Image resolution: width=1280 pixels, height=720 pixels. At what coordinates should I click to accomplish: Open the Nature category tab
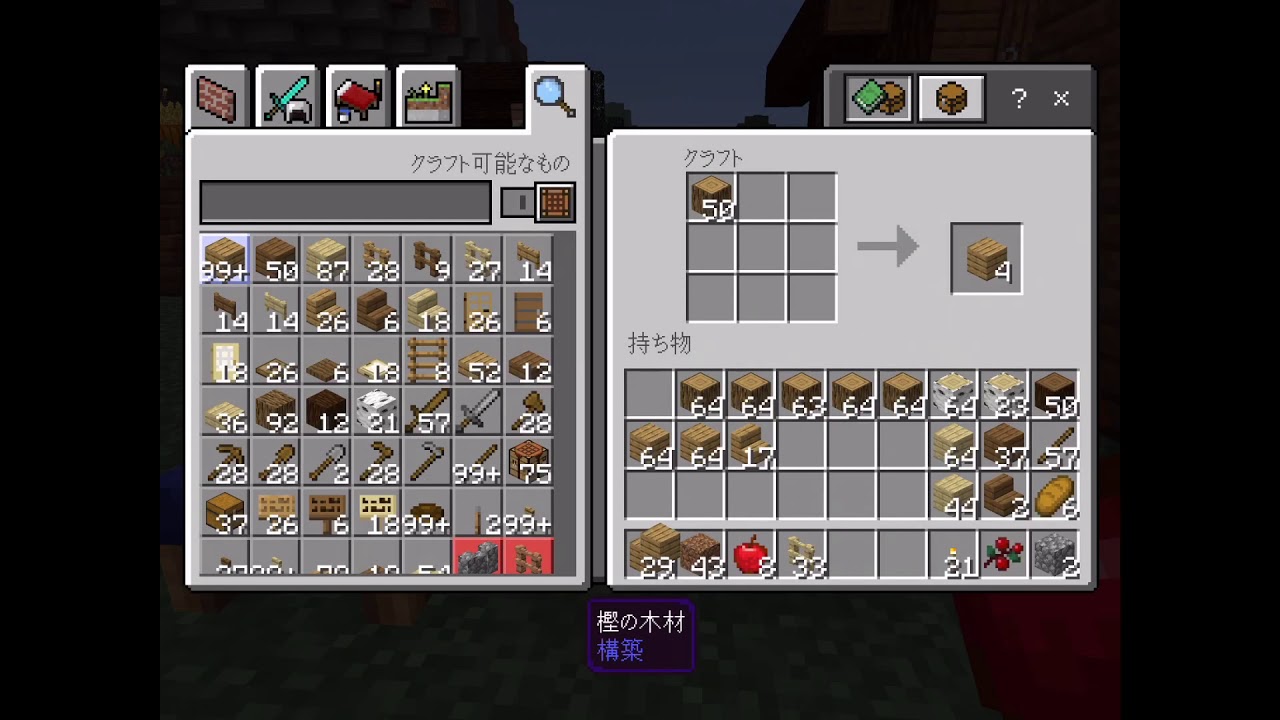pyautogui.click(x=427, y=95)
